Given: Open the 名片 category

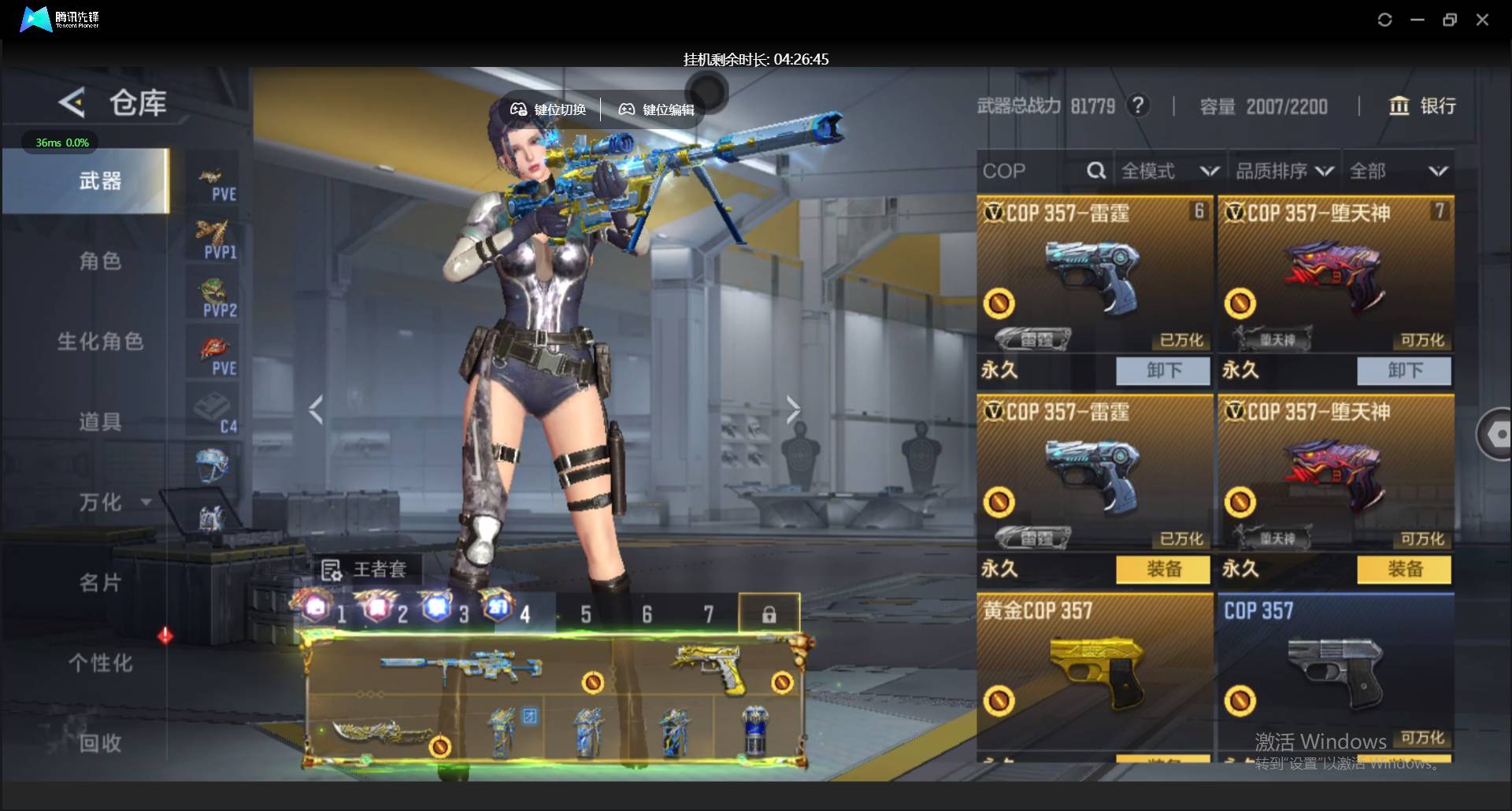Looking at the screenshot, I should pyautogui.click(x=100, y=583).
